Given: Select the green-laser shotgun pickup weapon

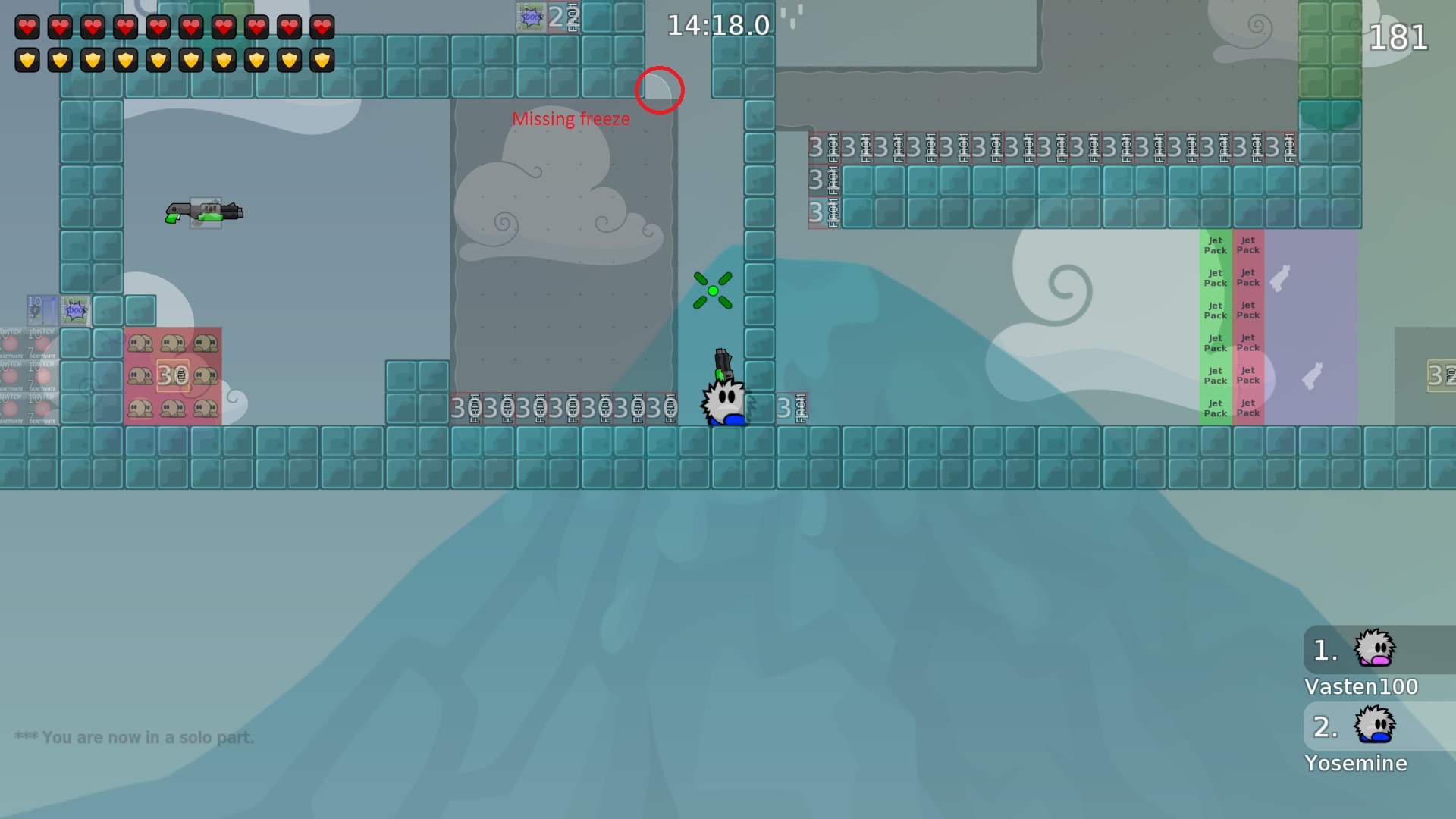Looking at the screenshot, I should pos(203,211).
